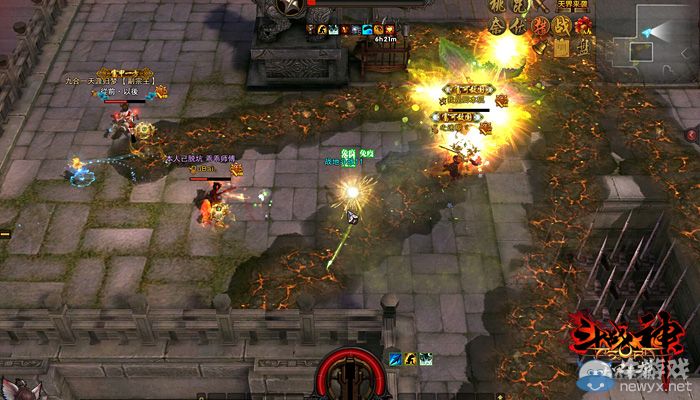
Task: Open the 奇 round menu button
Action: tap(497, 27)
